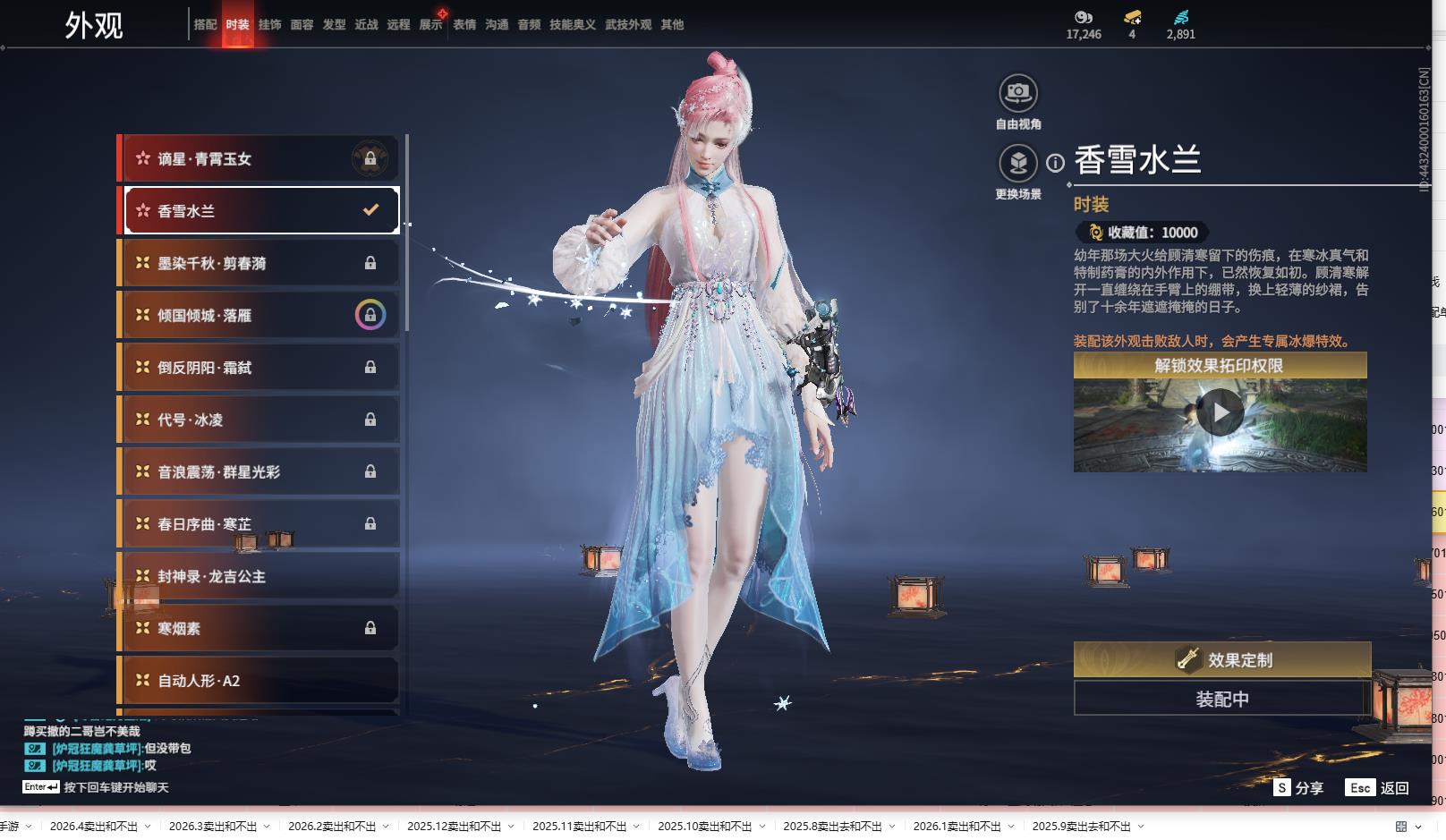Open the 挂饰 category tab
The image size is (1446, 840).
tap(269, 25)
